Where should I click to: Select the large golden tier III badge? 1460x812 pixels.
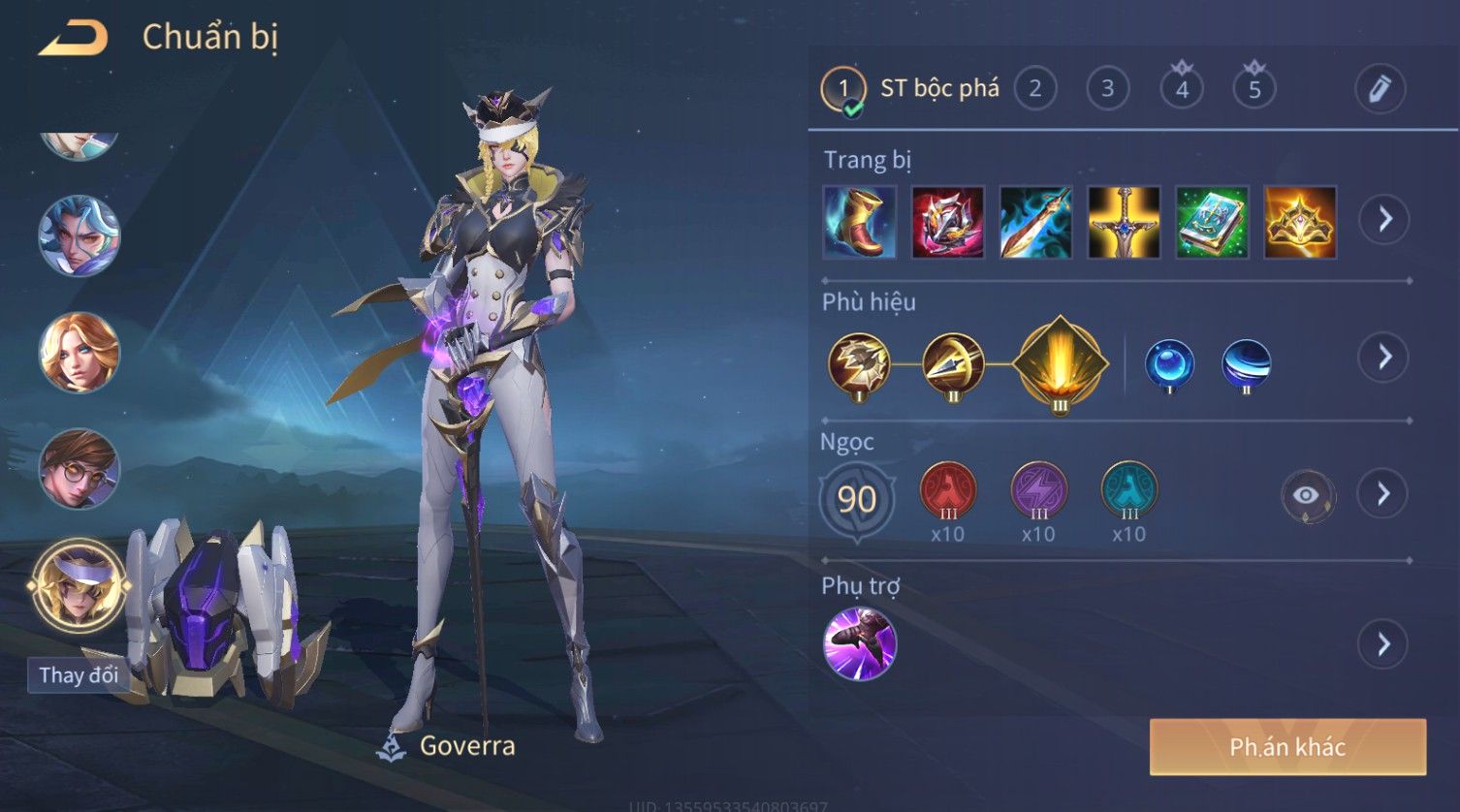pos(1061,364)
